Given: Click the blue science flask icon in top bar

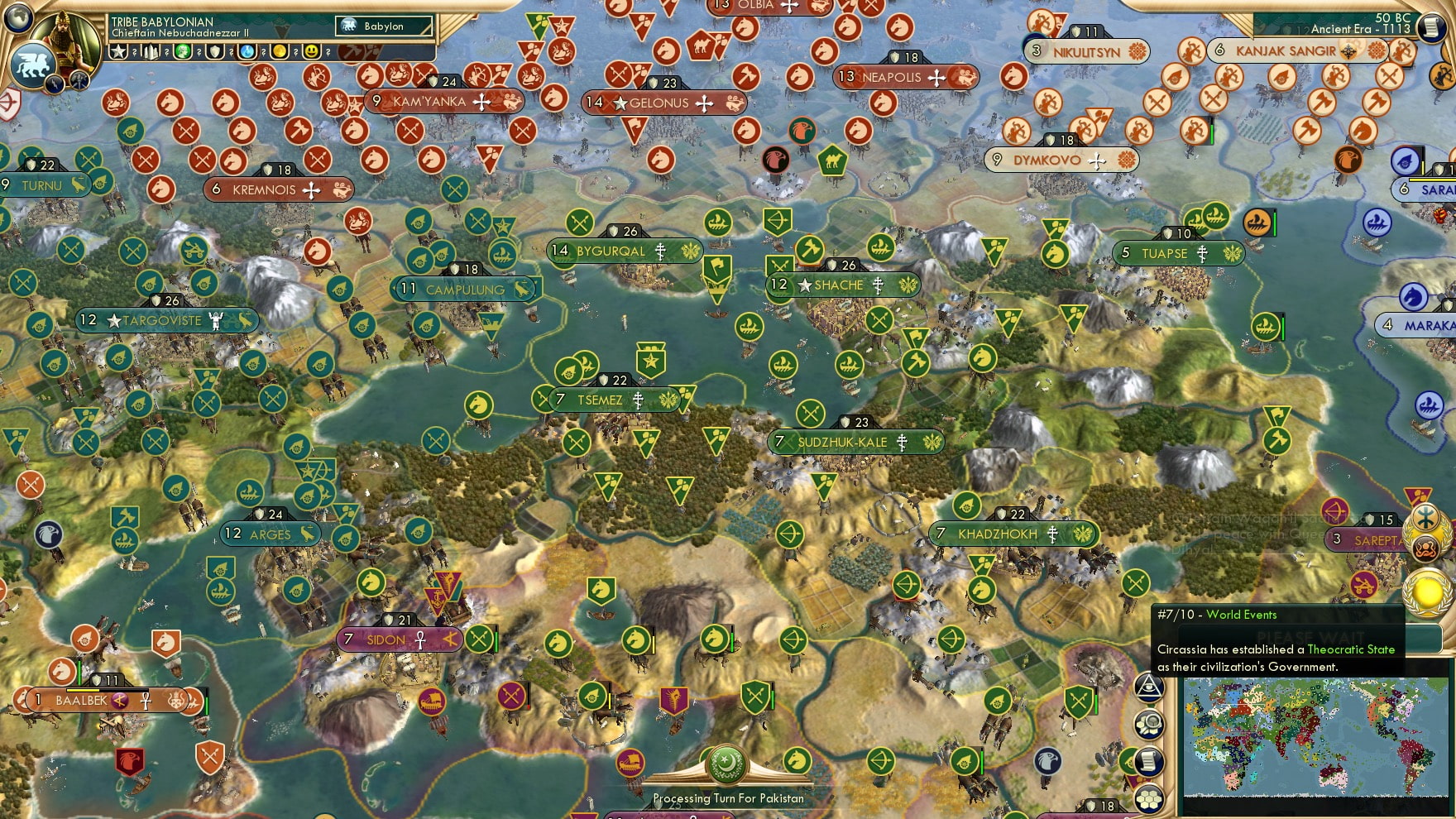Looking at the screenshot, I should 247,52.
